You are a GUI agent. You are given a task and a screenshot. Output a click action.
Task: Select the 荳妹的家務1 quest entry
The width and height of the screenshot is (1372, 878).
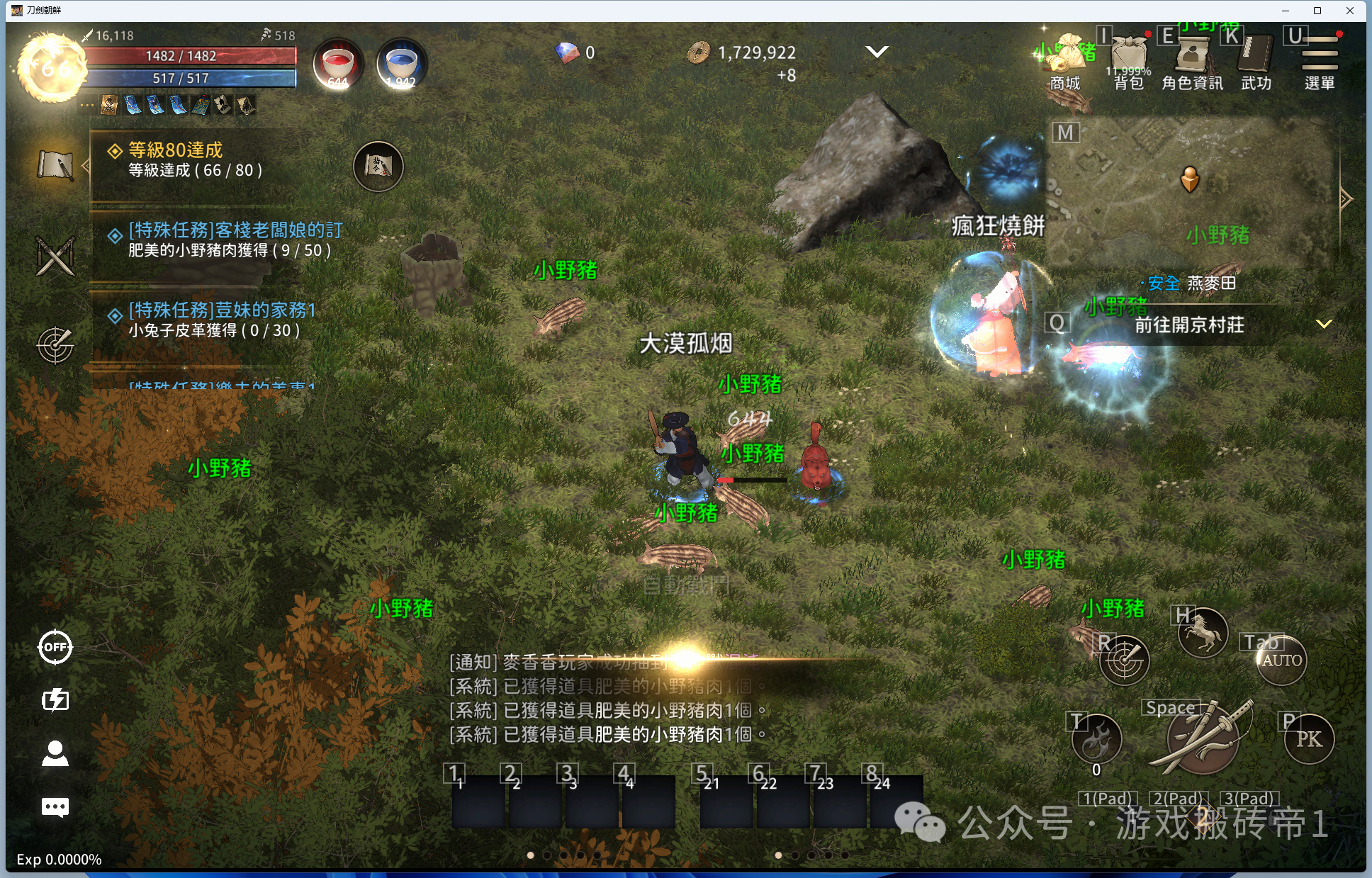[x=220, y=320]
